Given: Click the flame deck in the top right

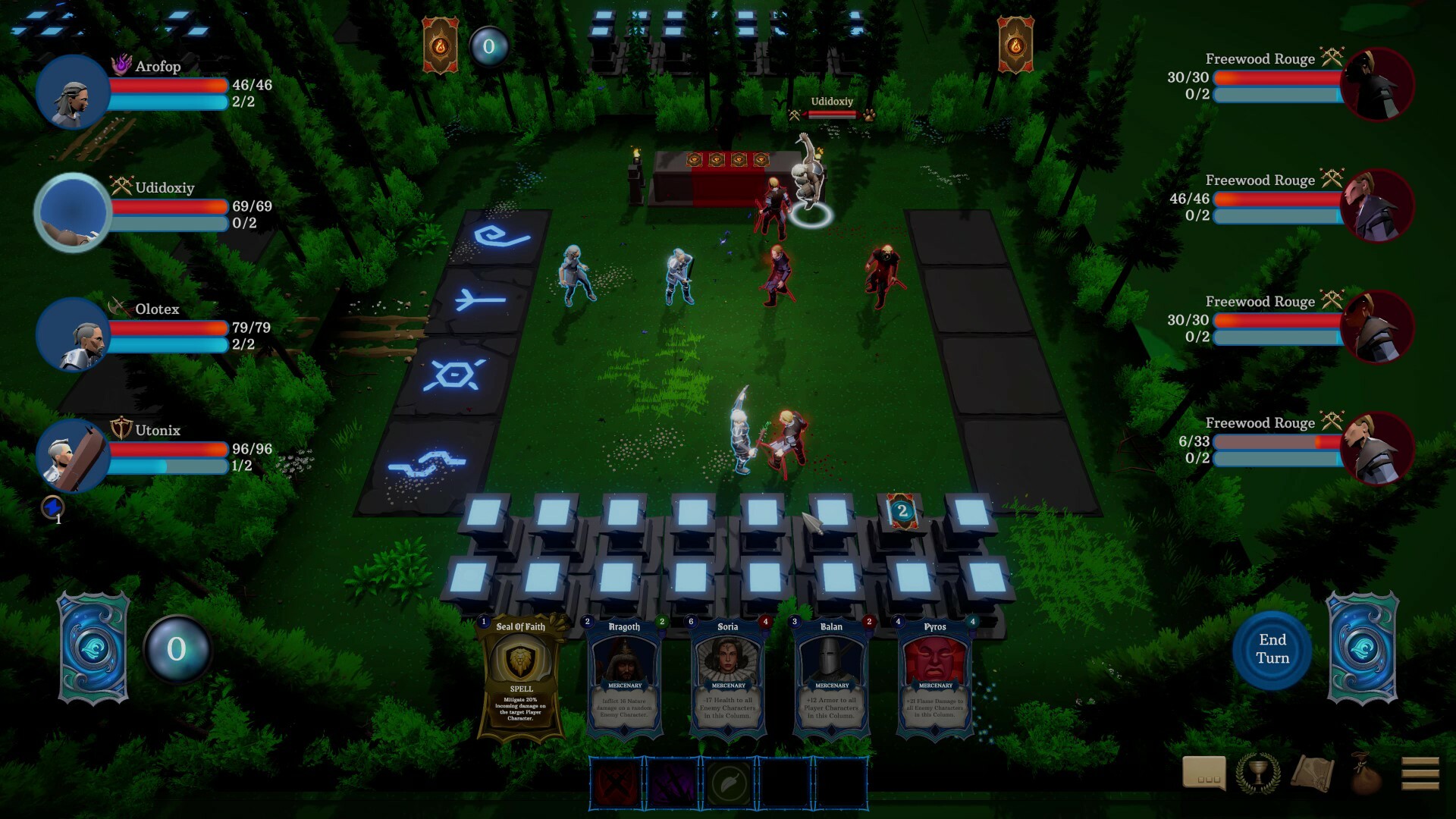Looking at the screenshot, I should [1015, 44].
